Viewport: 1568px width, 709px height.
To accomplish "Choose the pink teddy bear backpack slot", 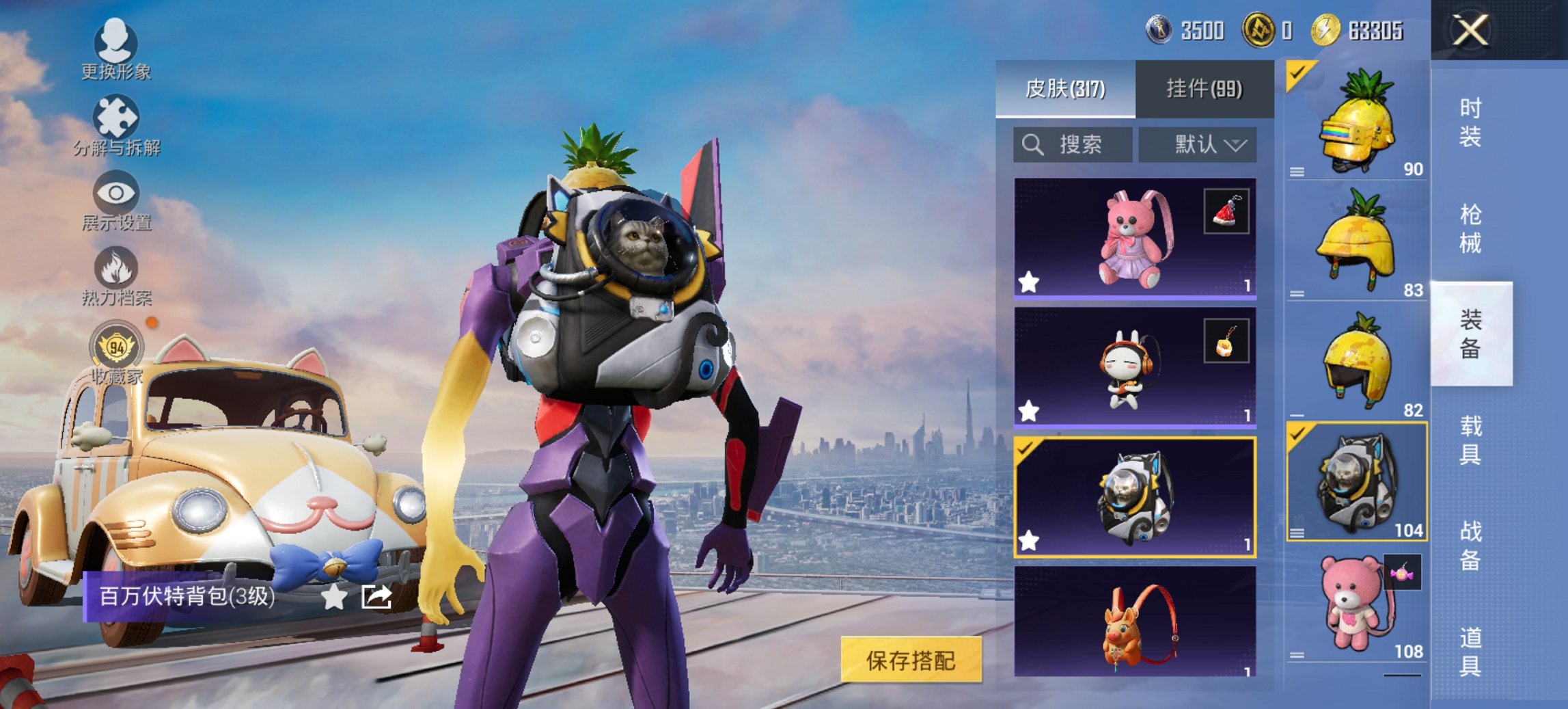I will click(1356, 606).
